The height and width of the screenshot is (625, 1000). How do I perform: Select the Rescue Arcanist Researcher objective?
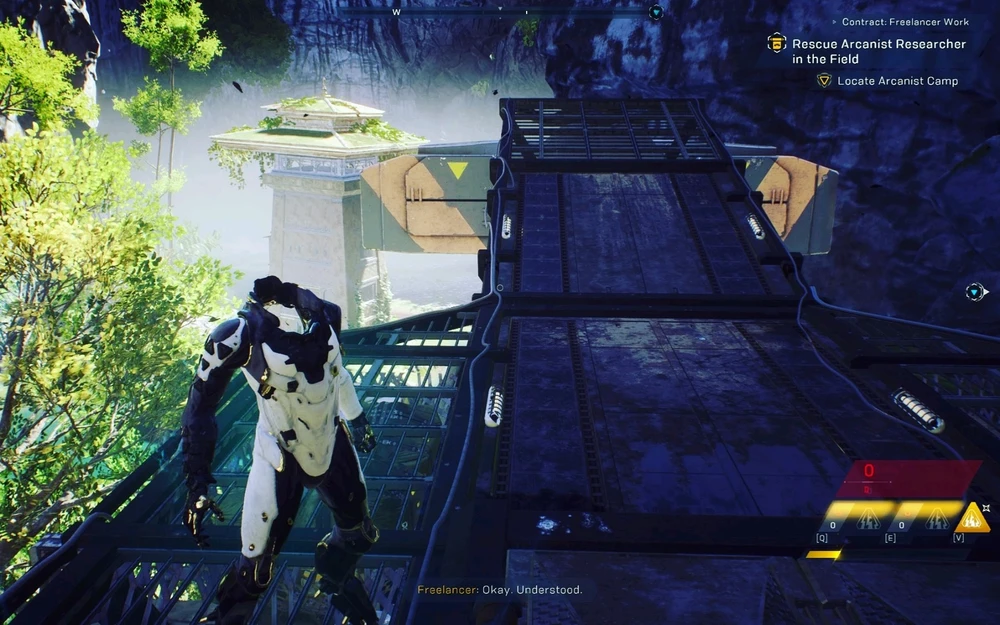coord(879,51)
